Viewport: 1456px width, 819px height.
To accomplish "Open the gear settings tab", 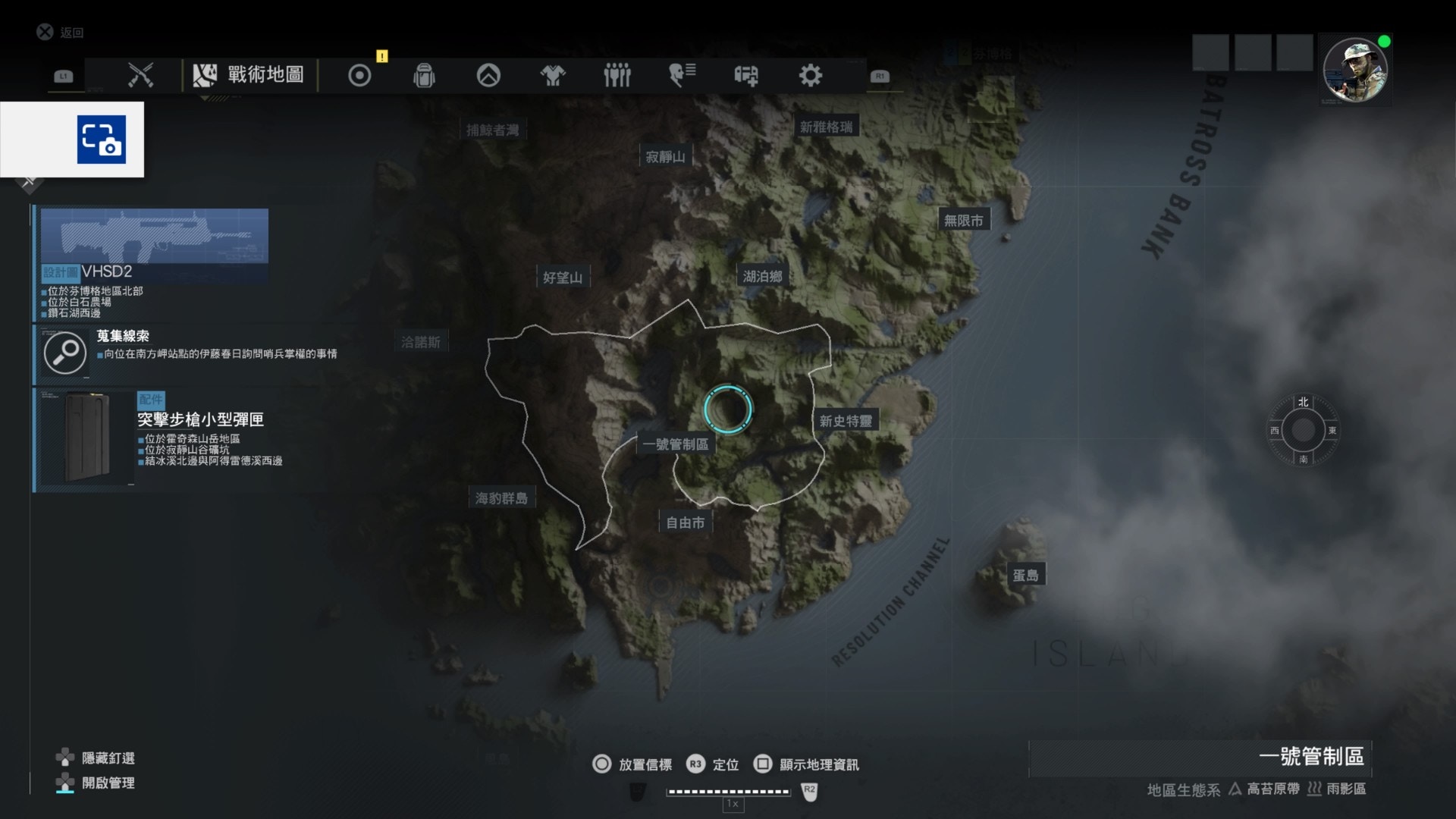I will [810, 75].
